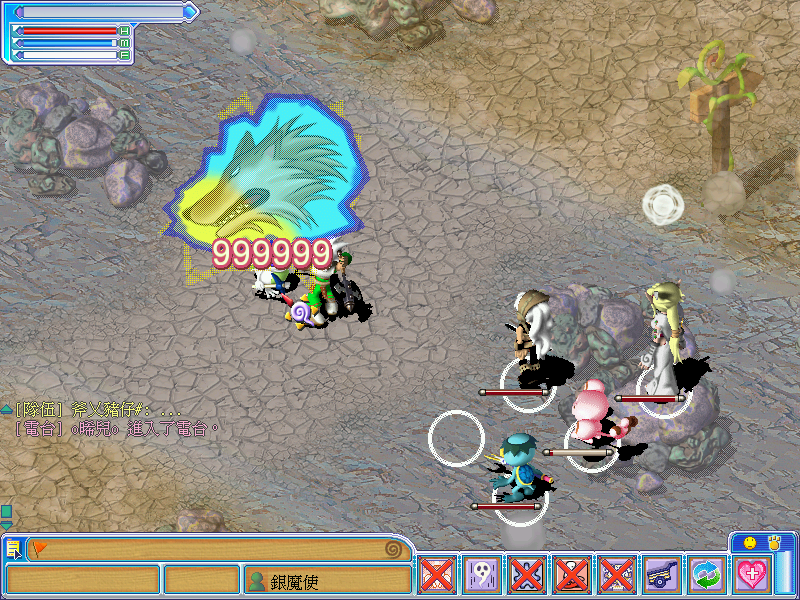Select the ghost skill icon
The width and height of the screenshot is (800, 600).
pos(481,576)
